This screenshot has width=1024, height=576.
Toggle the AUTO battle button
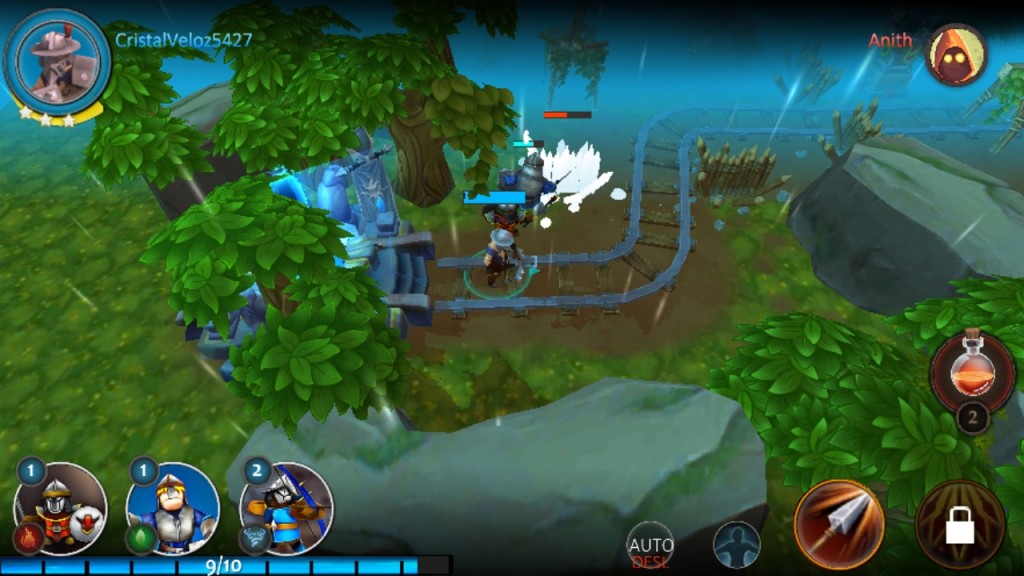pyautogui.click(x=650, y=546)
